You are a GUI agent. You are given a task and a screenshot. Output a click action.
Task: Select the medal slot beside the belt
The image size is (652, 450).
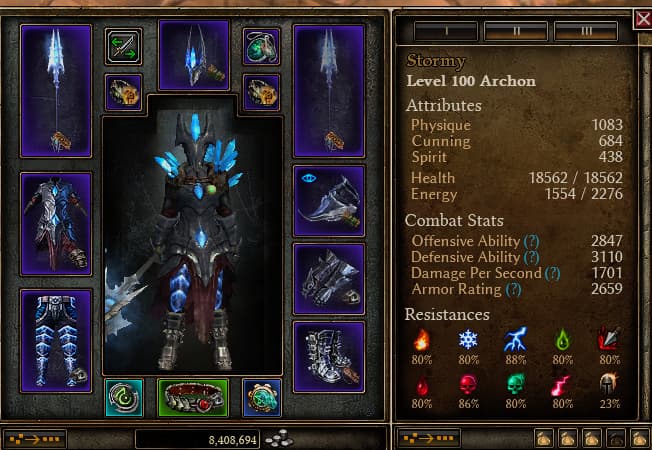261,397
